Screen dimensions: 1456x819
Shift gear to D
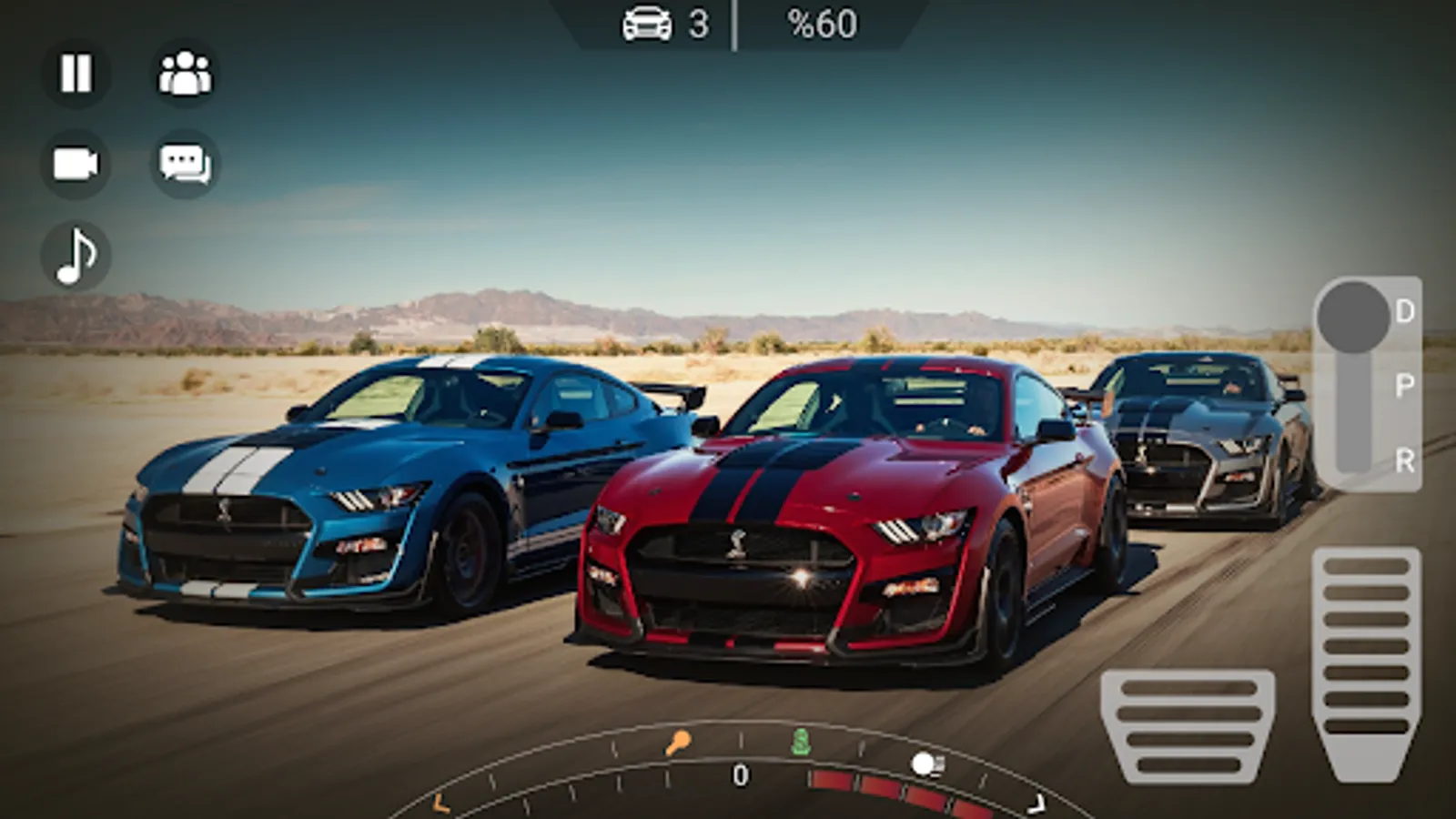(x=1404, y=312)
